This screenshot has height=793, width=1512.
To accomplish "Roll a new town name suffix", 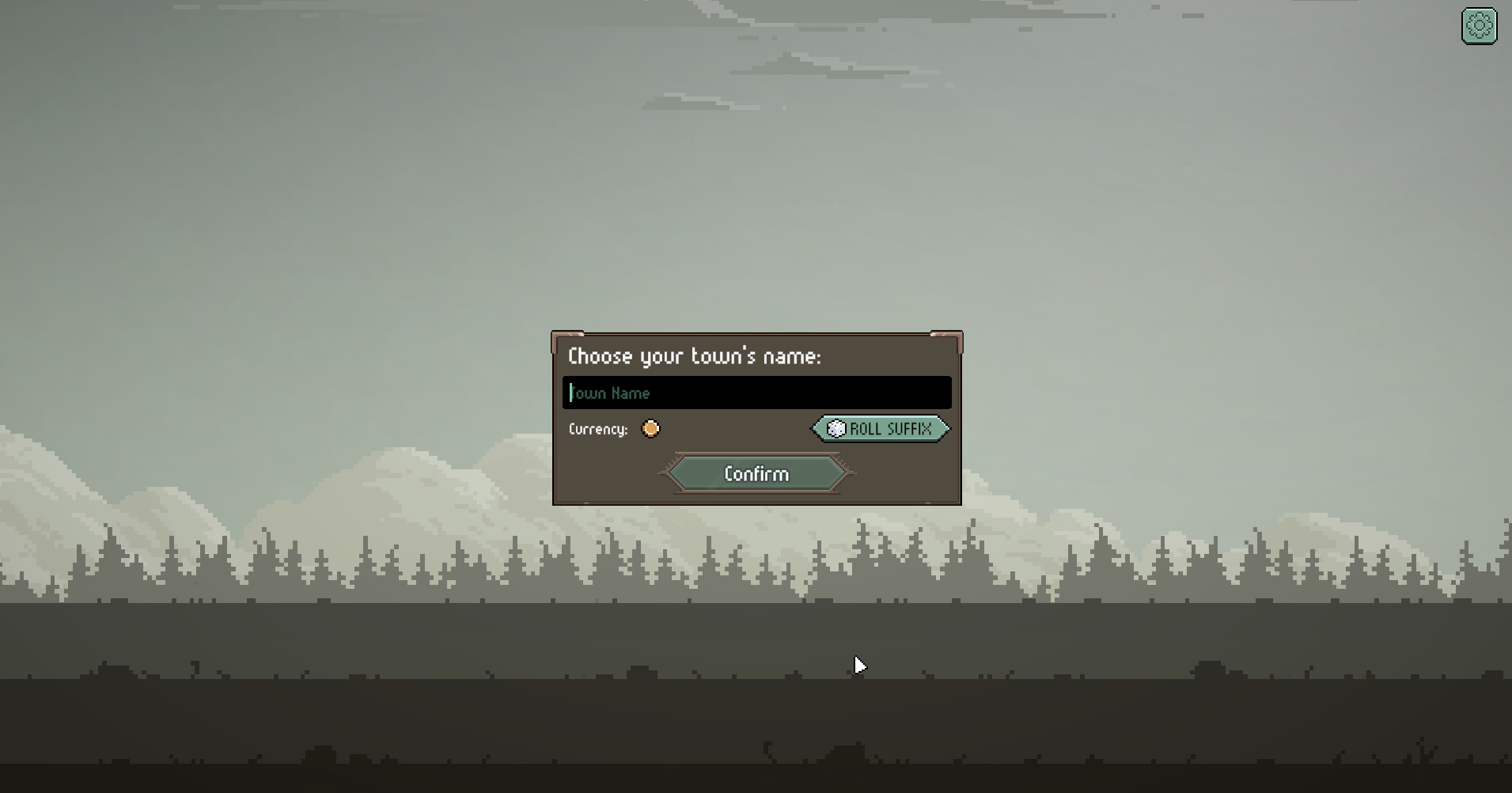I will pos(881,429).
